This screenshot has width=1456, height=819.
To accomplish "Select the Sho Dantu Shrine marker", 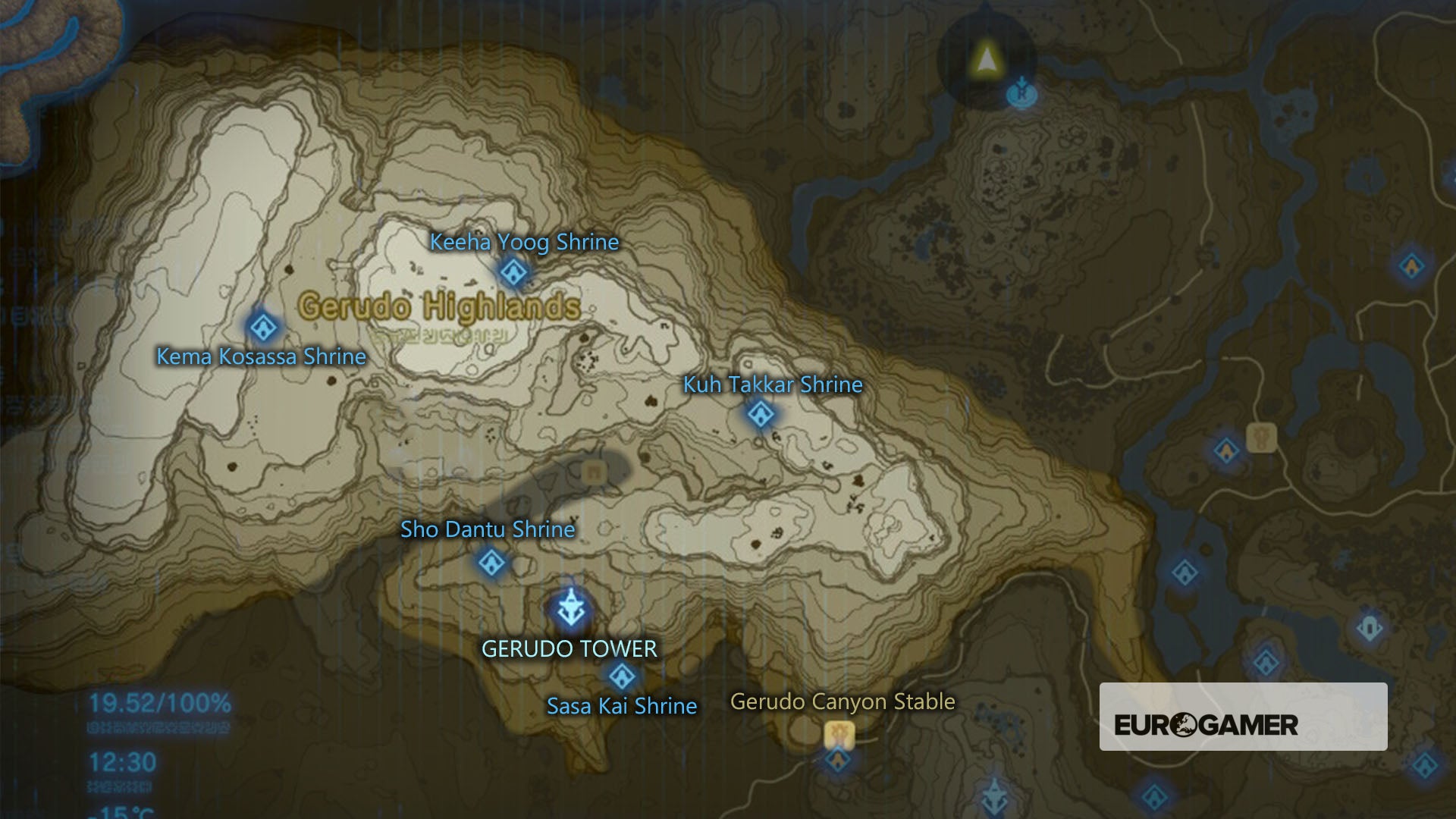I will click(491, 562).
